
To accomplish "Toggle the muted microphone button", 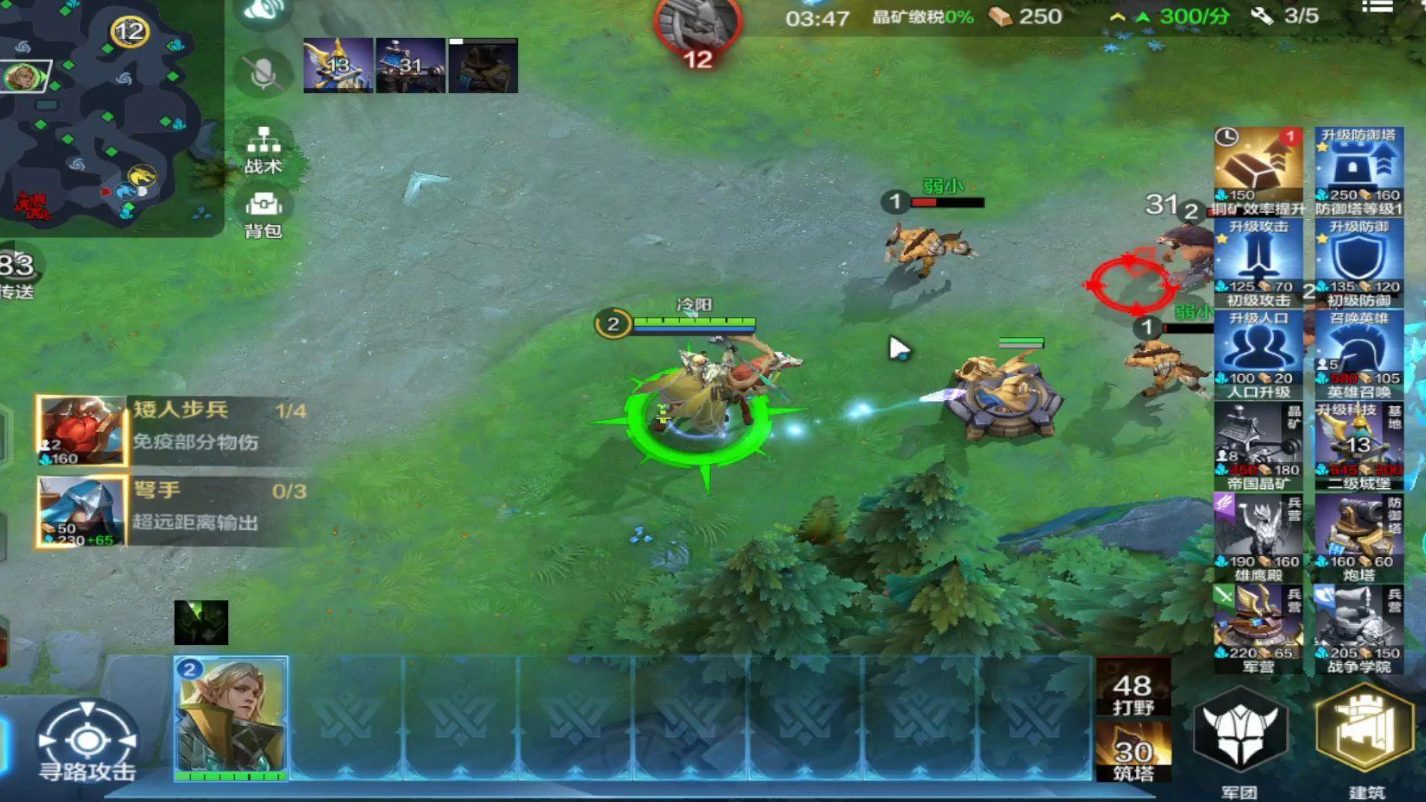I will pyautogui.click(x=263, y=72).
